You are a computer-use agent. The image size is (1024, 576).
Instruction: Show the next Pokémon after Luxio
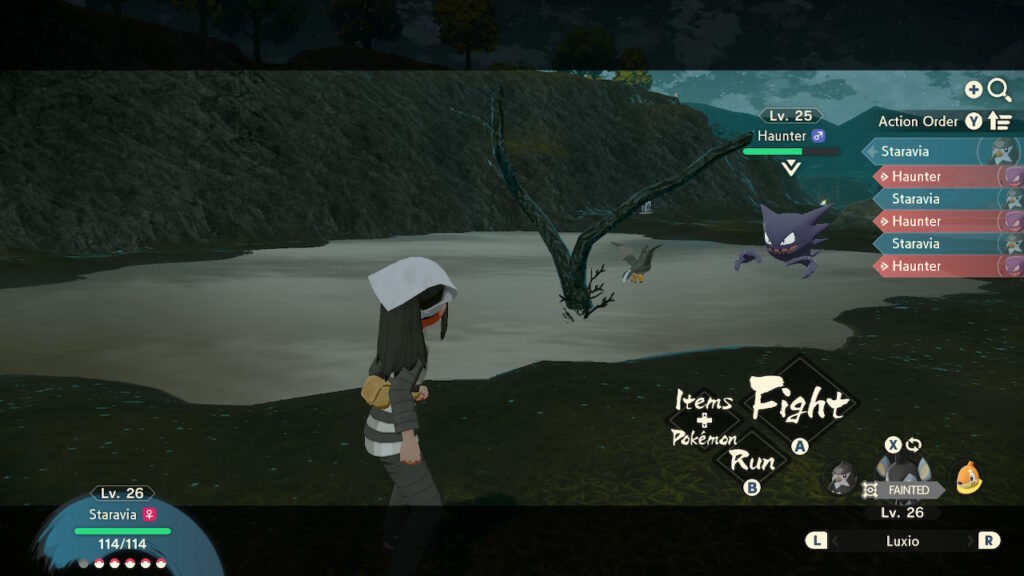(988, 540)
